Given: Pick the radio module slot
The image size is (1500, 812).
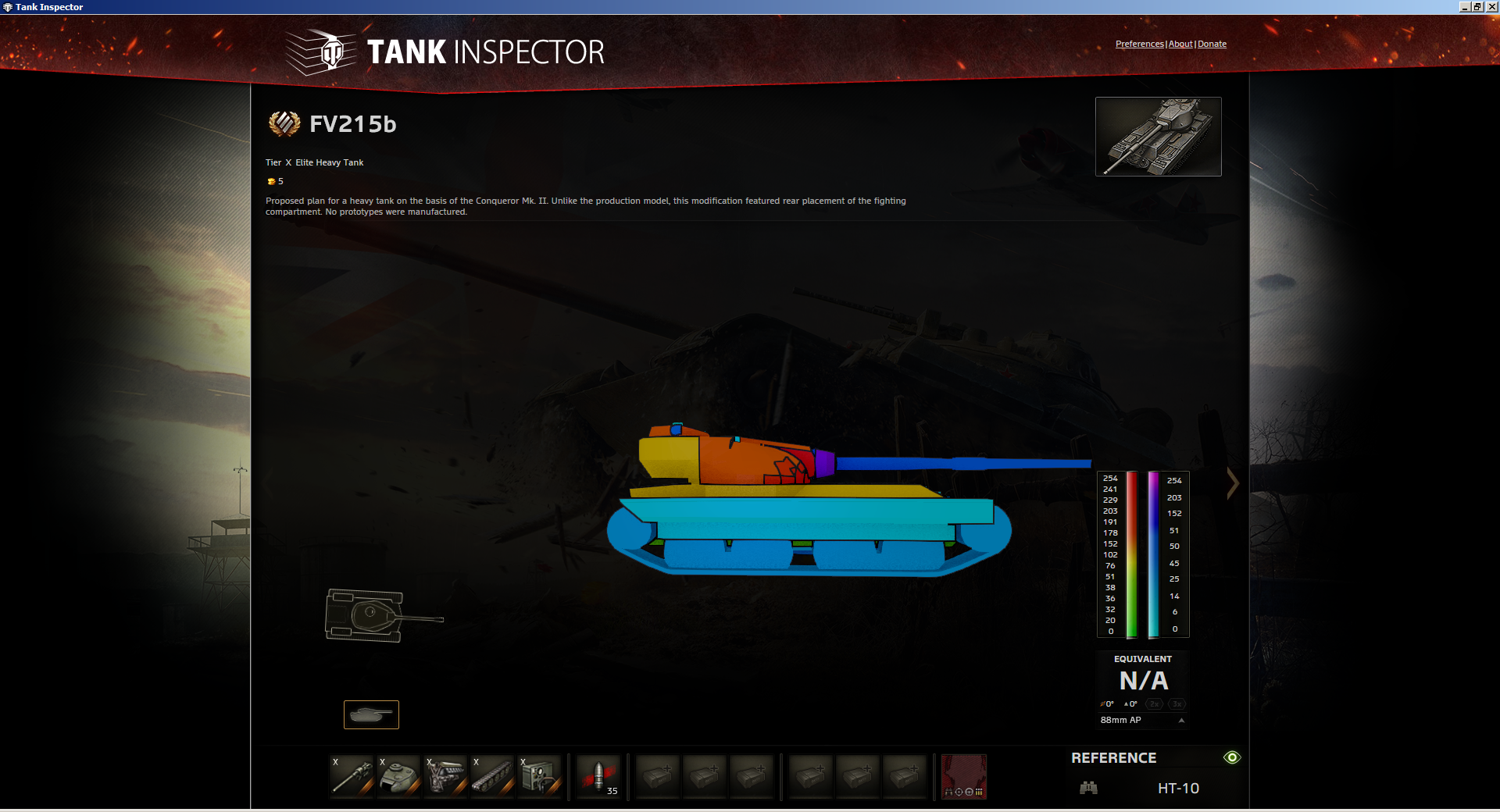Looking at the screenshot, I should (x=539, y=776).
